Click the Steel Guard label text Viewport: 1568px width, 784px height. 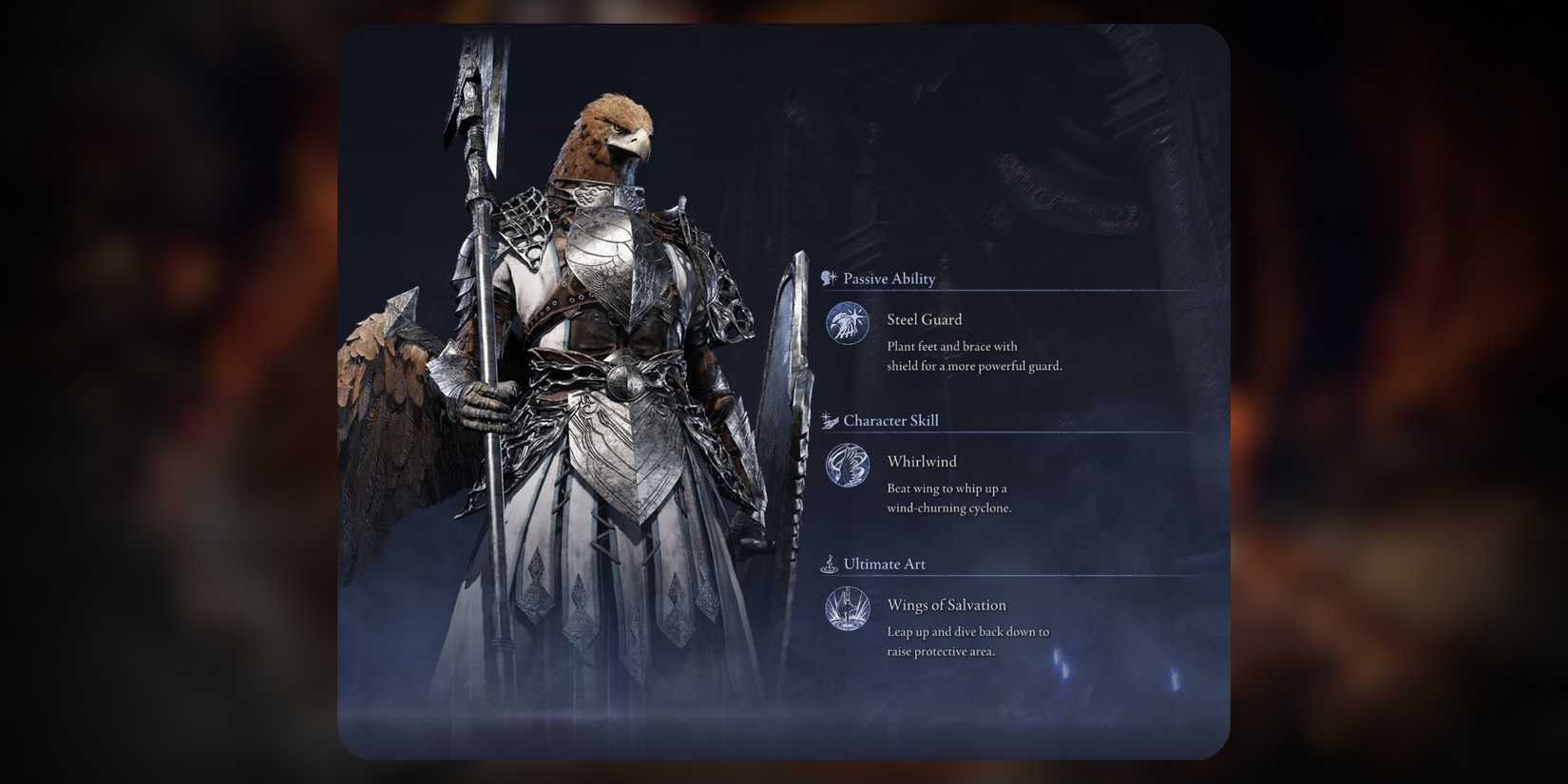[x=924, y=319]
